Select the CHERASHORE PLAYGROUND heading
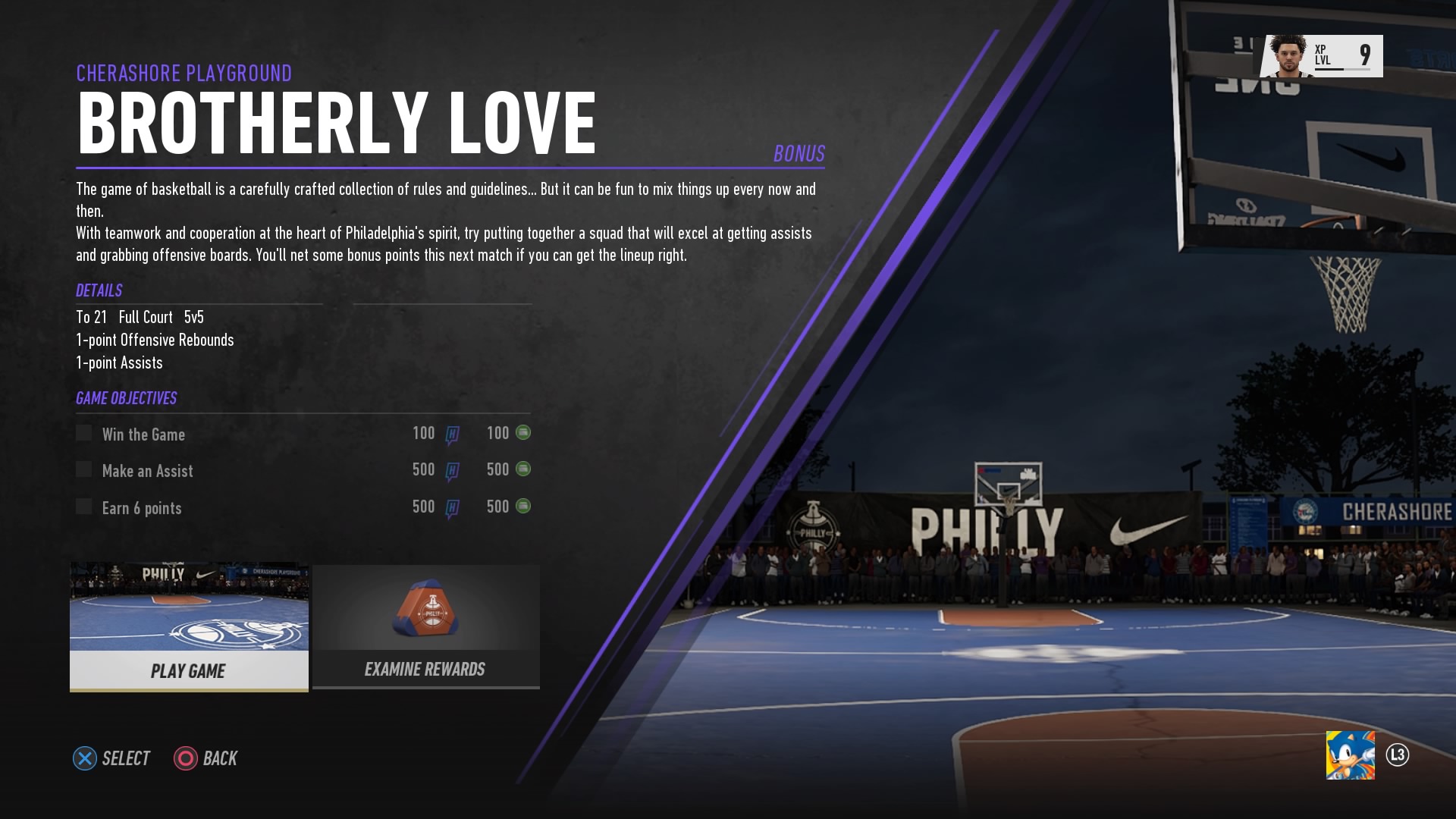This screenshot has height=819, width=1456. [x=184, y=73]
